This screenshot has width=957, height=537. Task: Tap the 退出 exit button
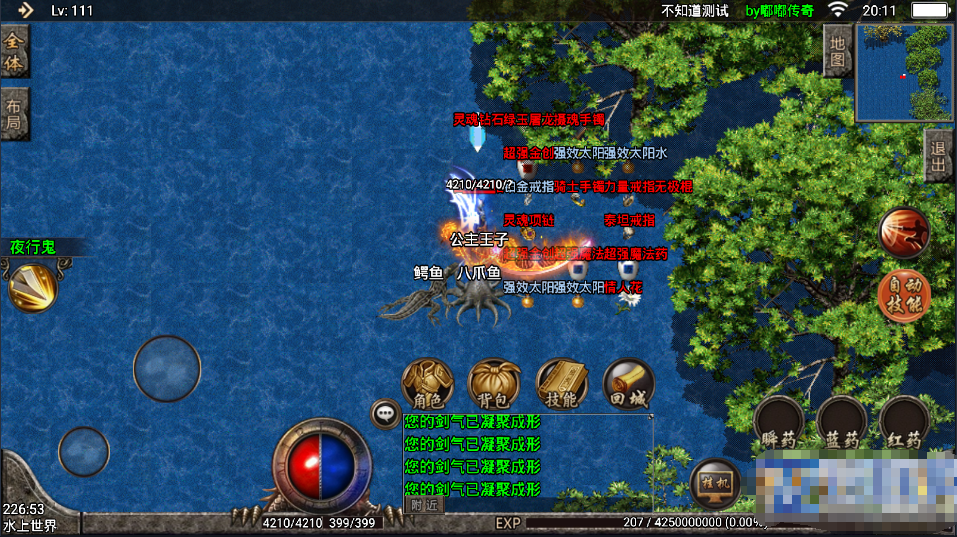(x=939, y=156)
